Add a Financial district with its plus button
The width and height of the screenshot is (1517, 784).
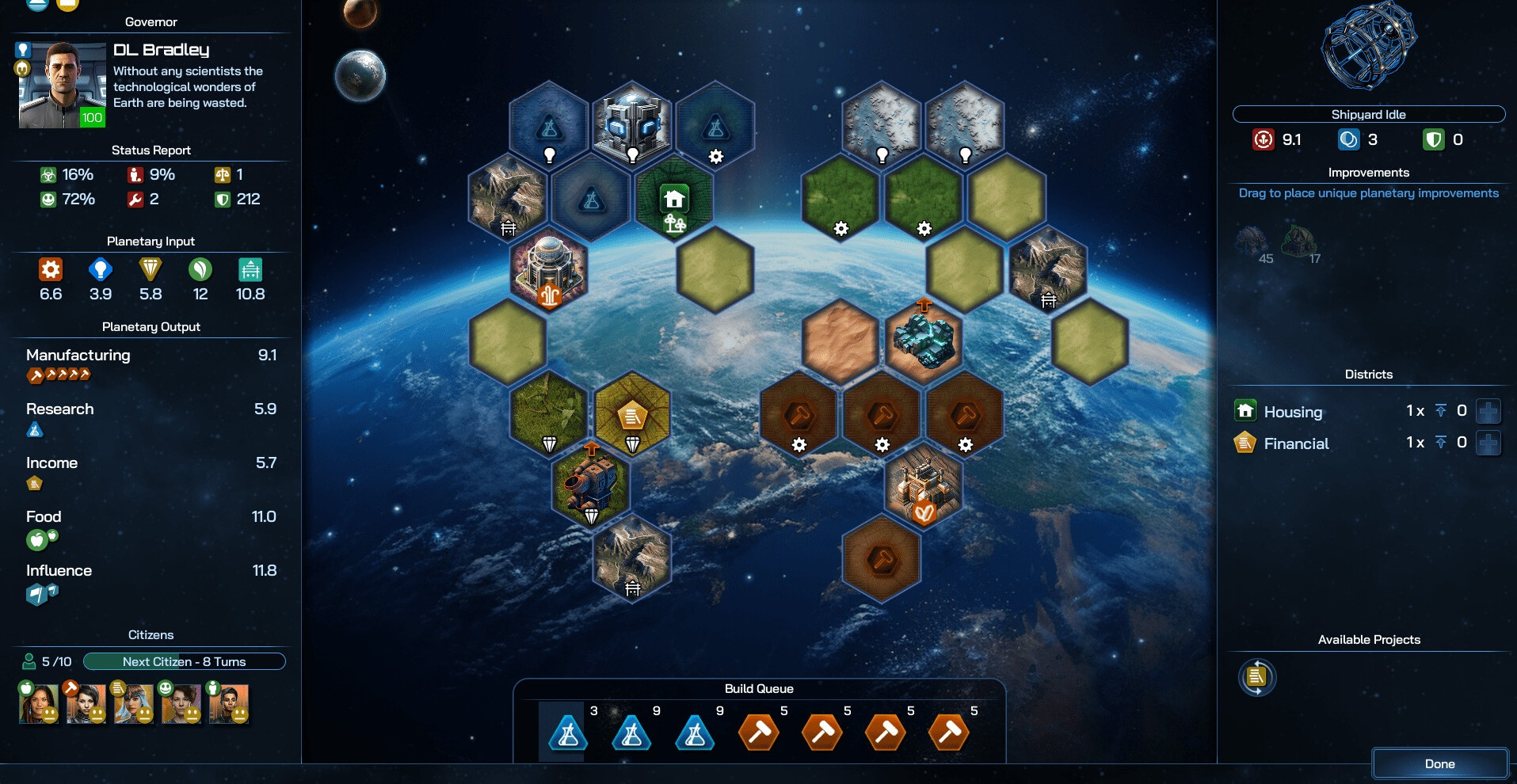tap(1488, 443)
